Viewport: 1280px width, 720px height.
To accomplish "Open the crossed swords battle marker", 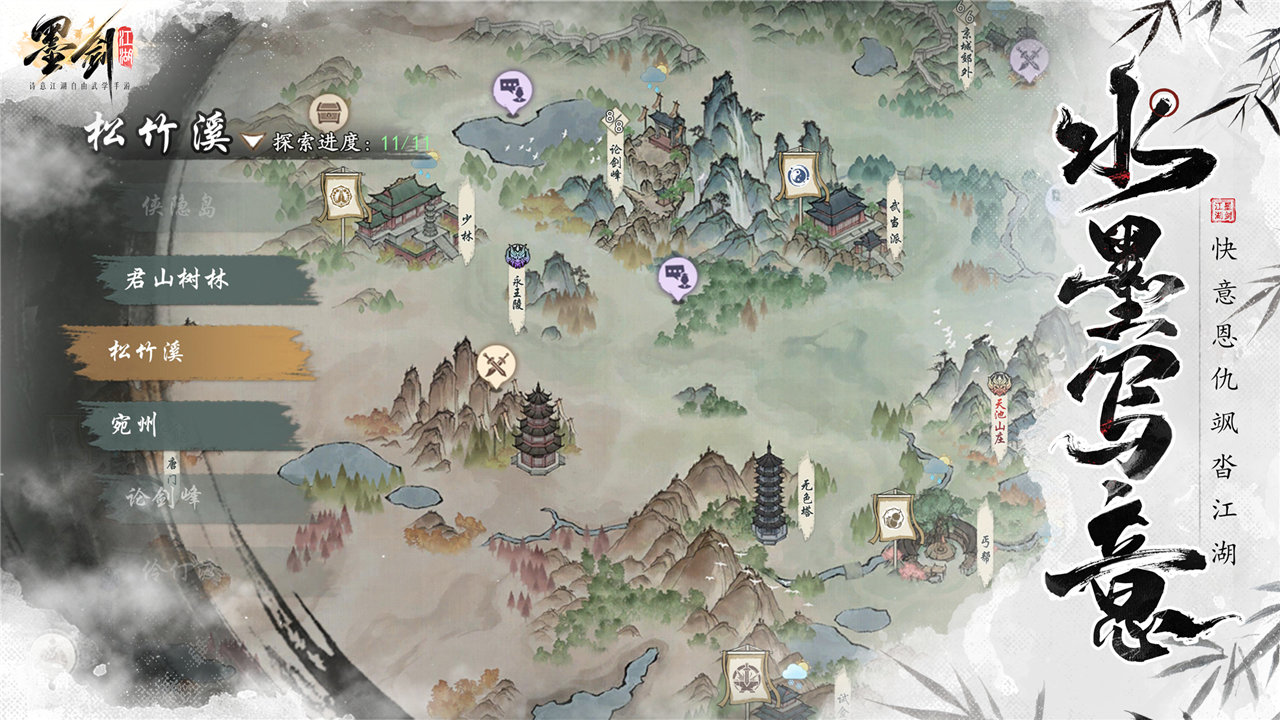I will (497, 361).
